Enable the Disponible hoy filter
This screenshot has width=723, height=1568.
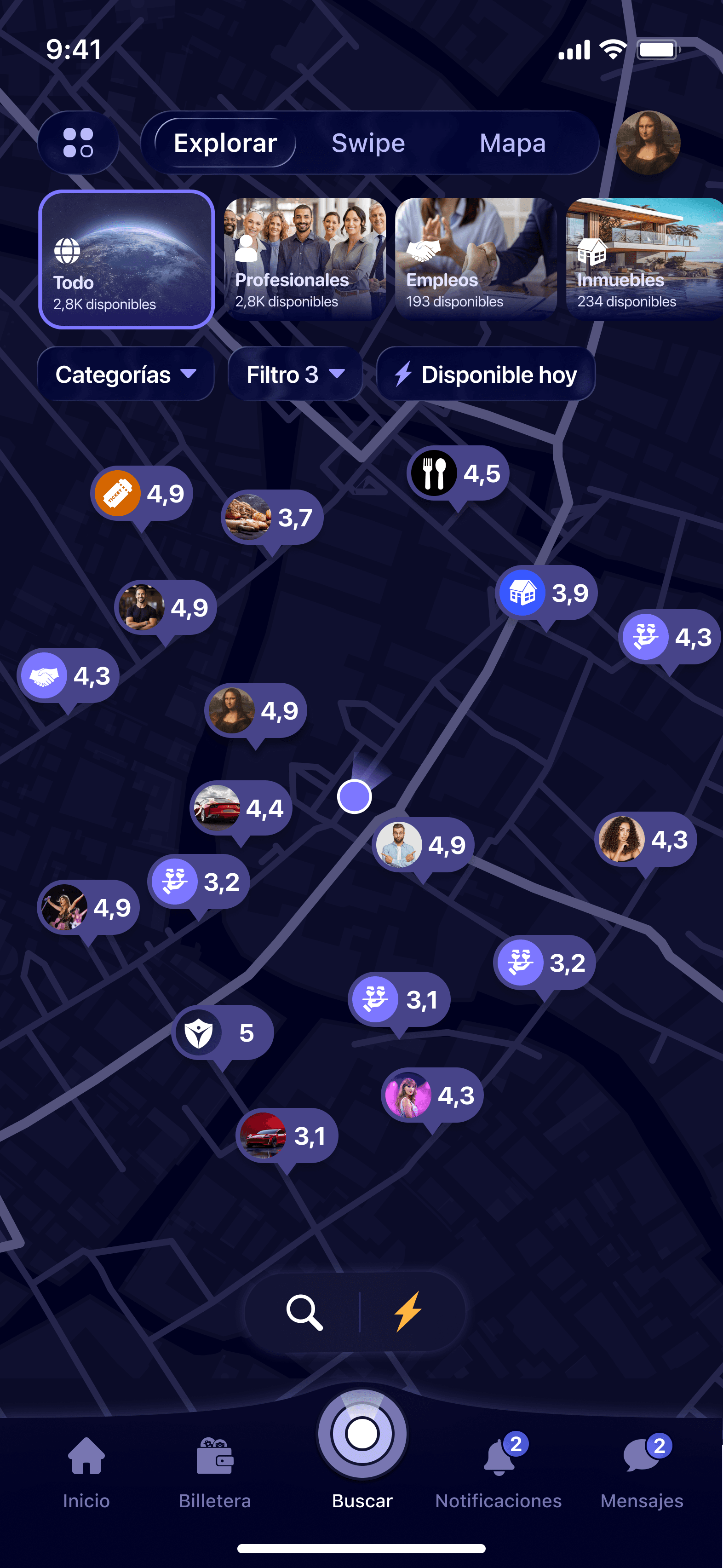[485, 374]
